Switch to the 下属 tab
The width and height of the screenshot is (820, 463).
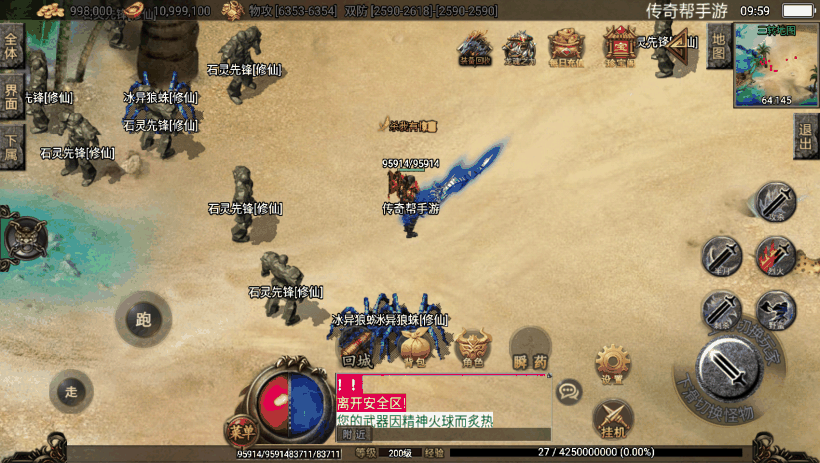coord(12,144)
